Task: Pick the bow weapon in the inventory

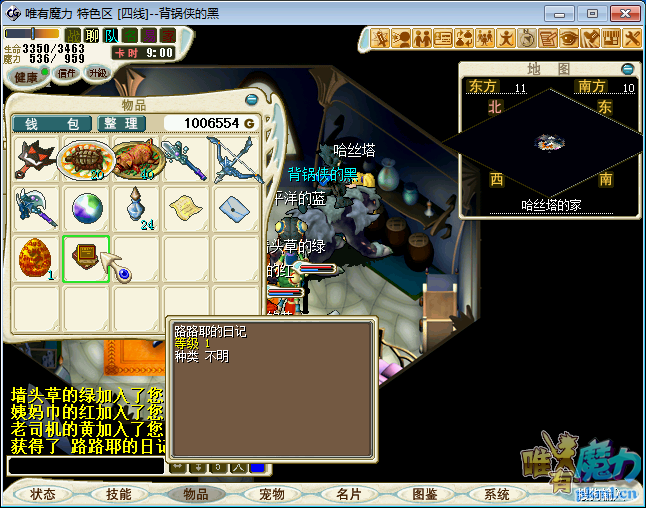Action: [236, 160]
